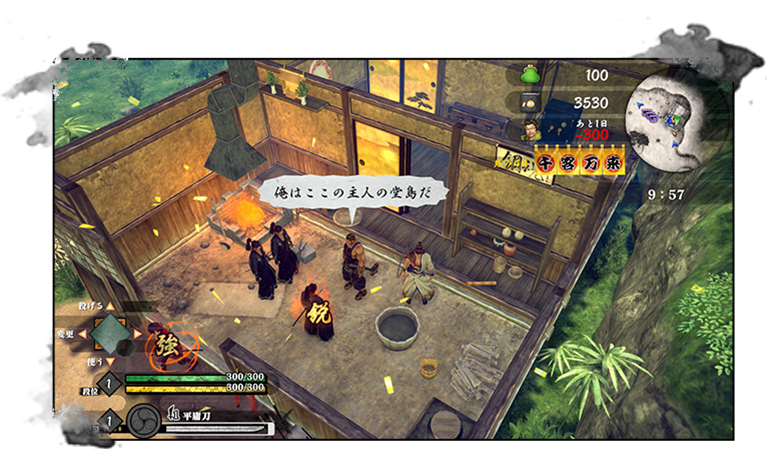
Task: Click the green coin purse icon
Action: [530, 75]
